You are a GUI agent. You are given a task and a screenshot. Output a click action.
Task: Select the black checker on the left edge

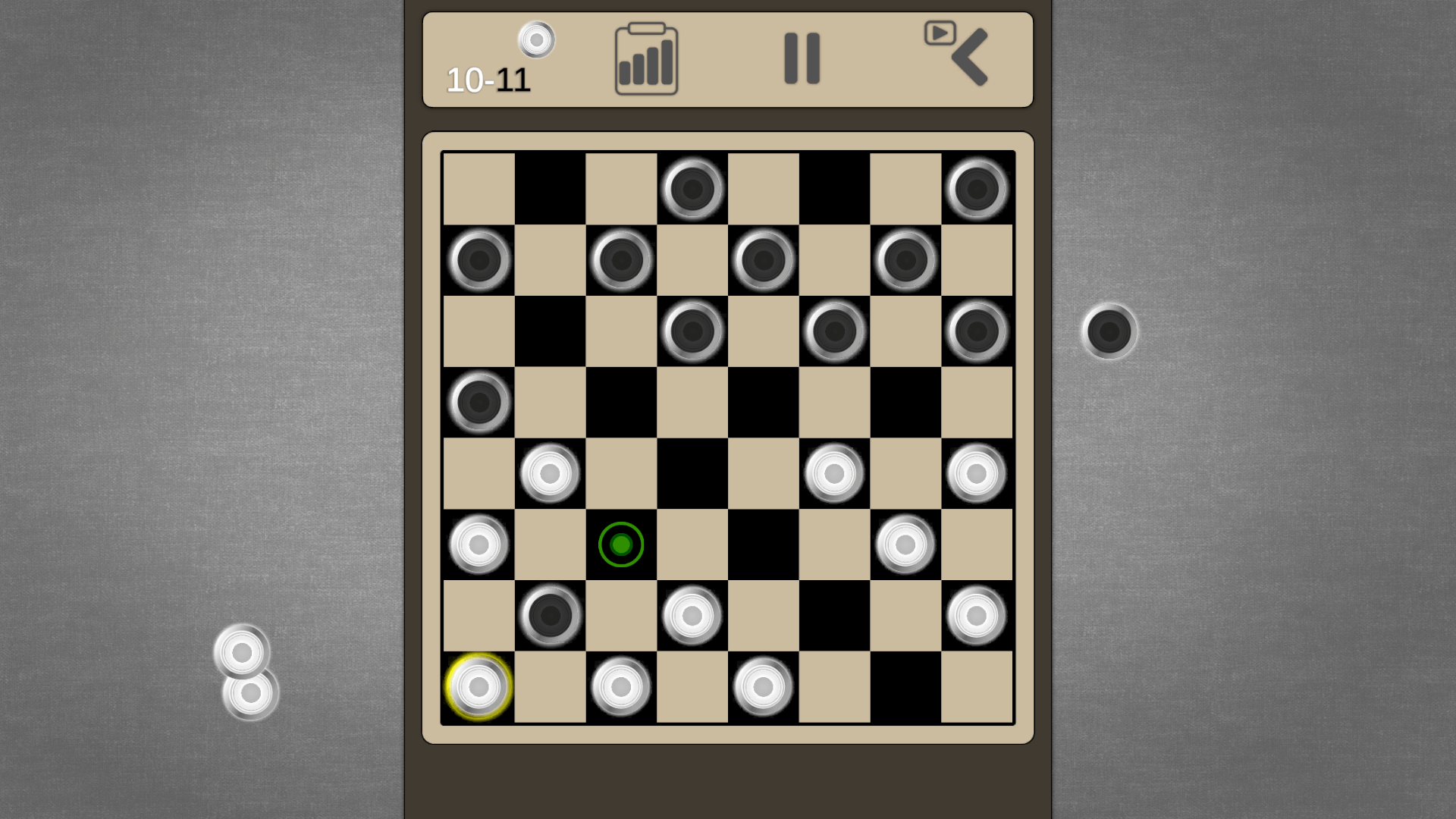478,402
